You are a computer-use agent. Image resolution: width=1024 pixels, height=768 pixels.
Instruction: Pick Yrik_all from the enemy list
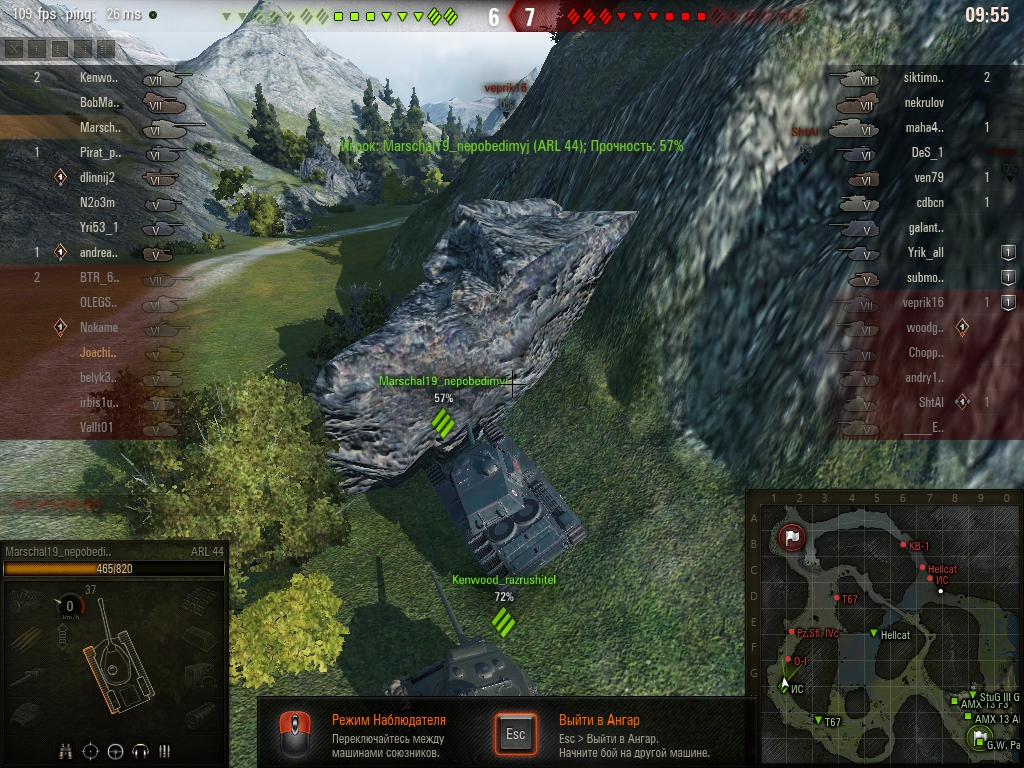point(925,253)
